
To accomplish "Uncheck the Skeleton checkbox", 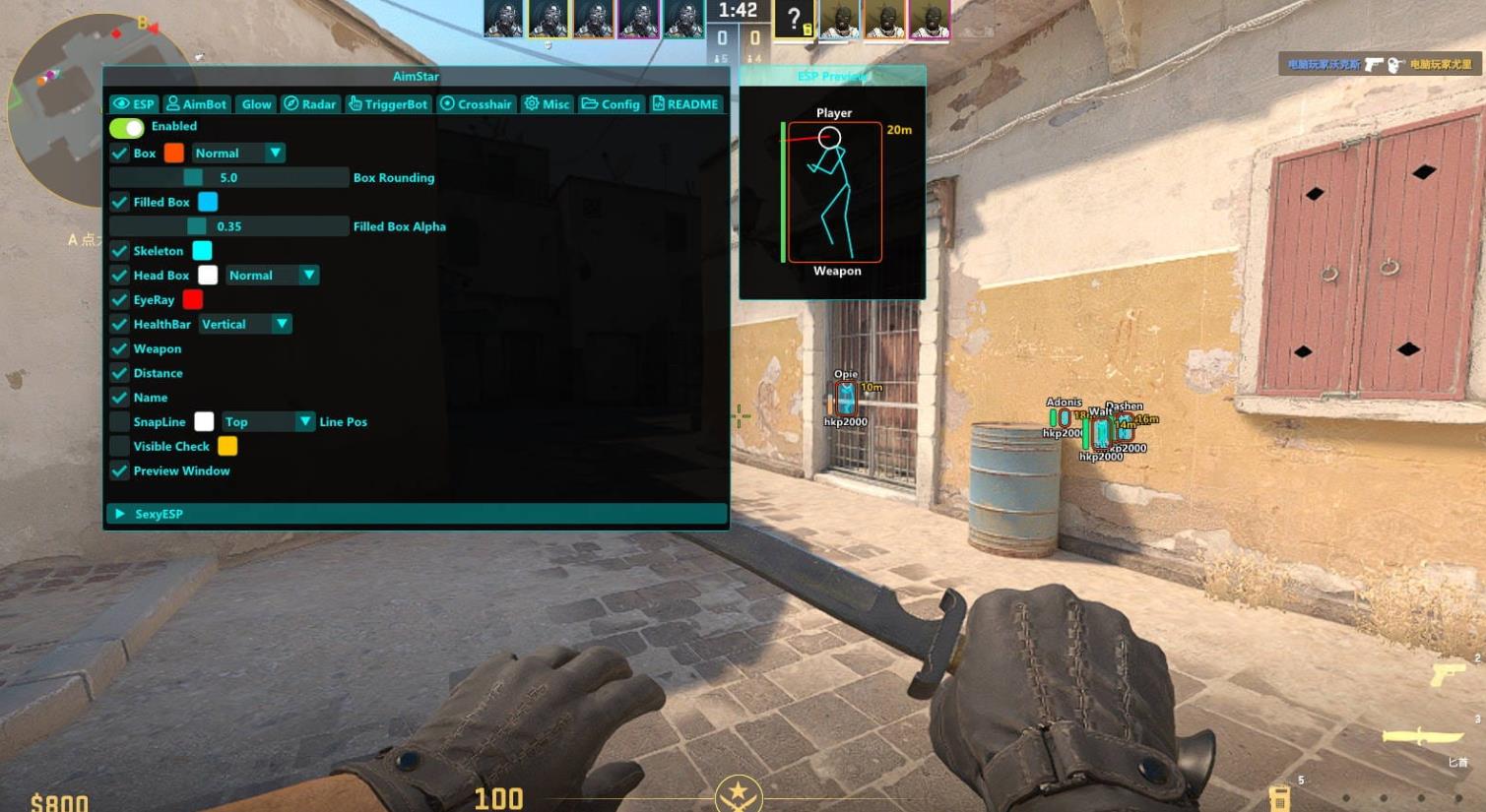I will [x=119, y=250].
